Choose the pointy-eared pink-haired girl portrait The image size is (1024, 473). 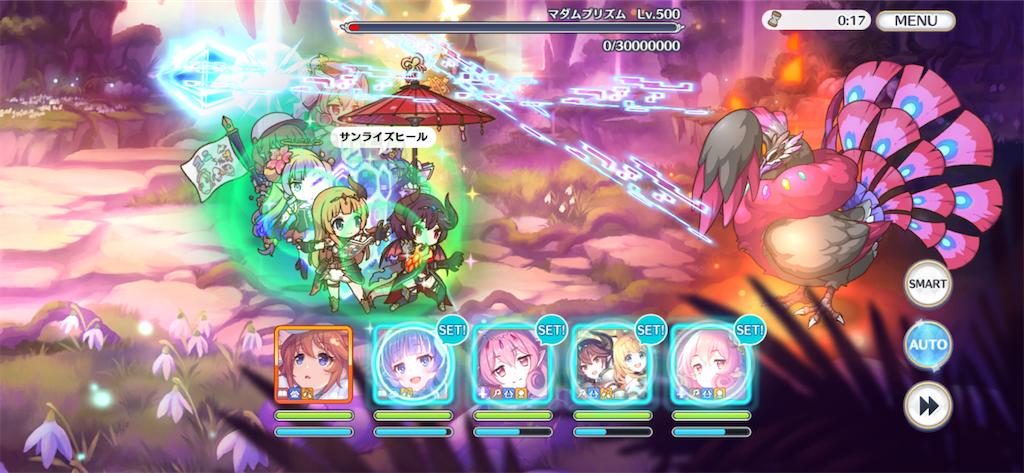click(x=512, y=364)
